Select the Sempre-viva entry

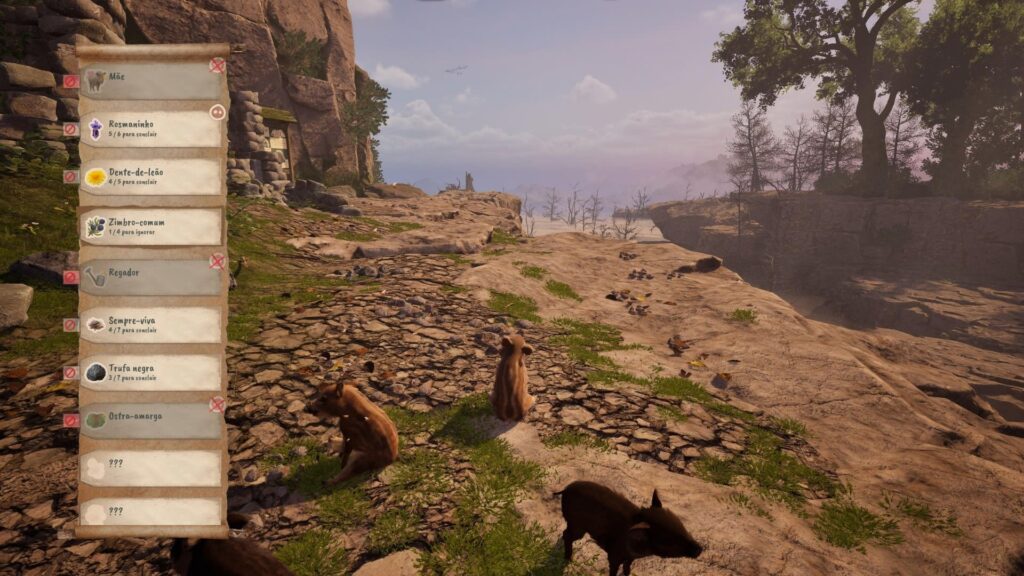point(150,324)
